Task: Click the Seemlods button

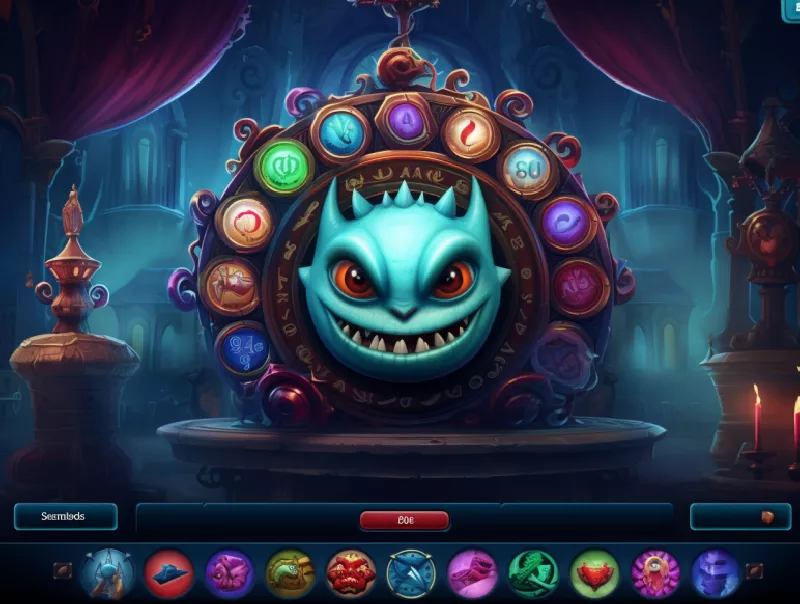Action: (65, 517)
